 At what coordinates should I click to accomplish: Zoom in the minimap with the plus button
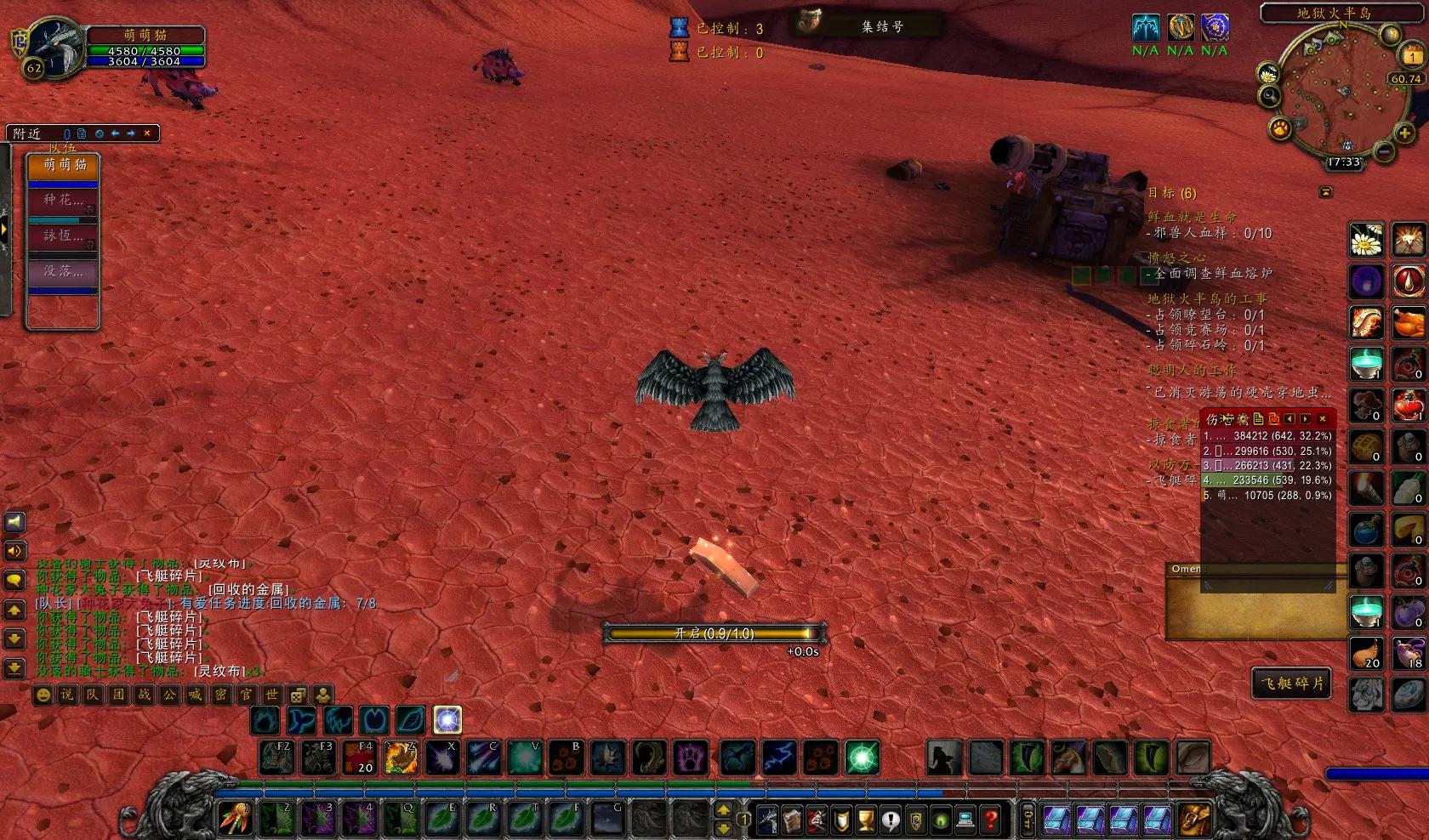[x=1405, y=133]
